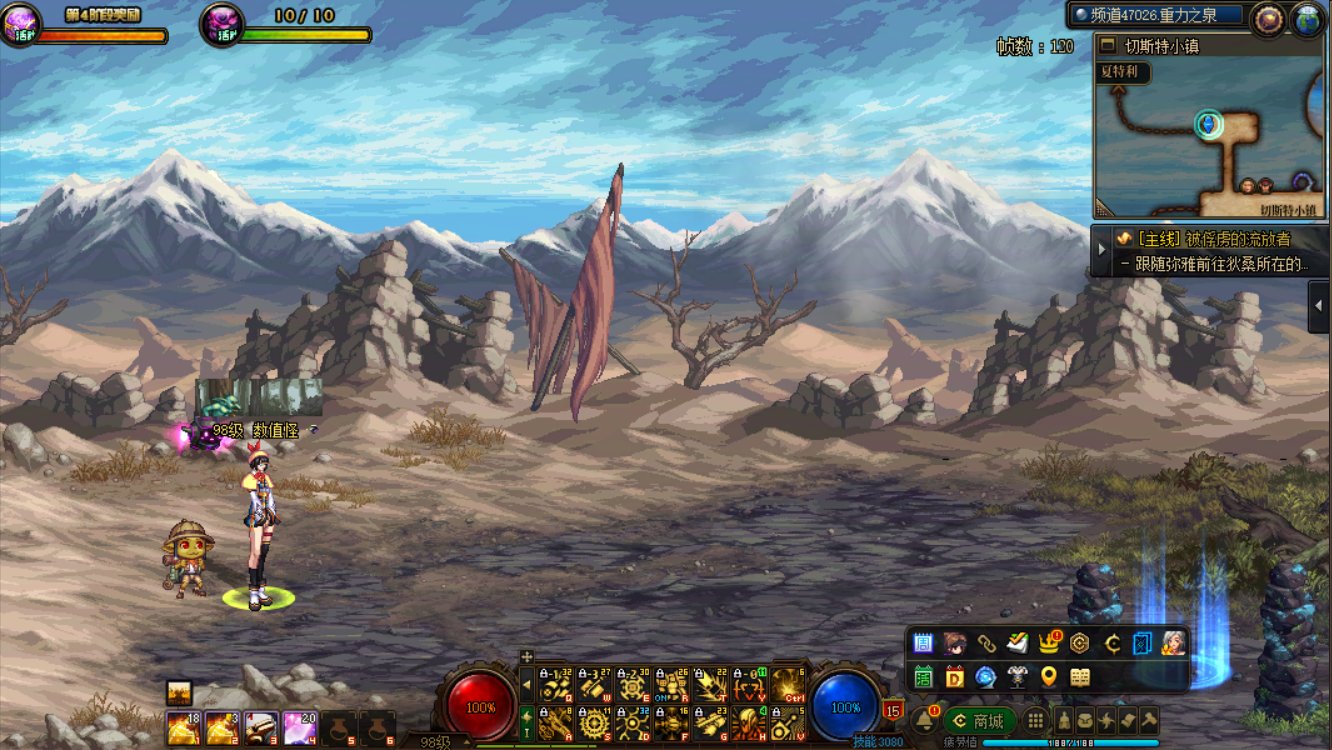
Task: Activate the skill bound to Ctrl
Action: (x=789, y=685)
